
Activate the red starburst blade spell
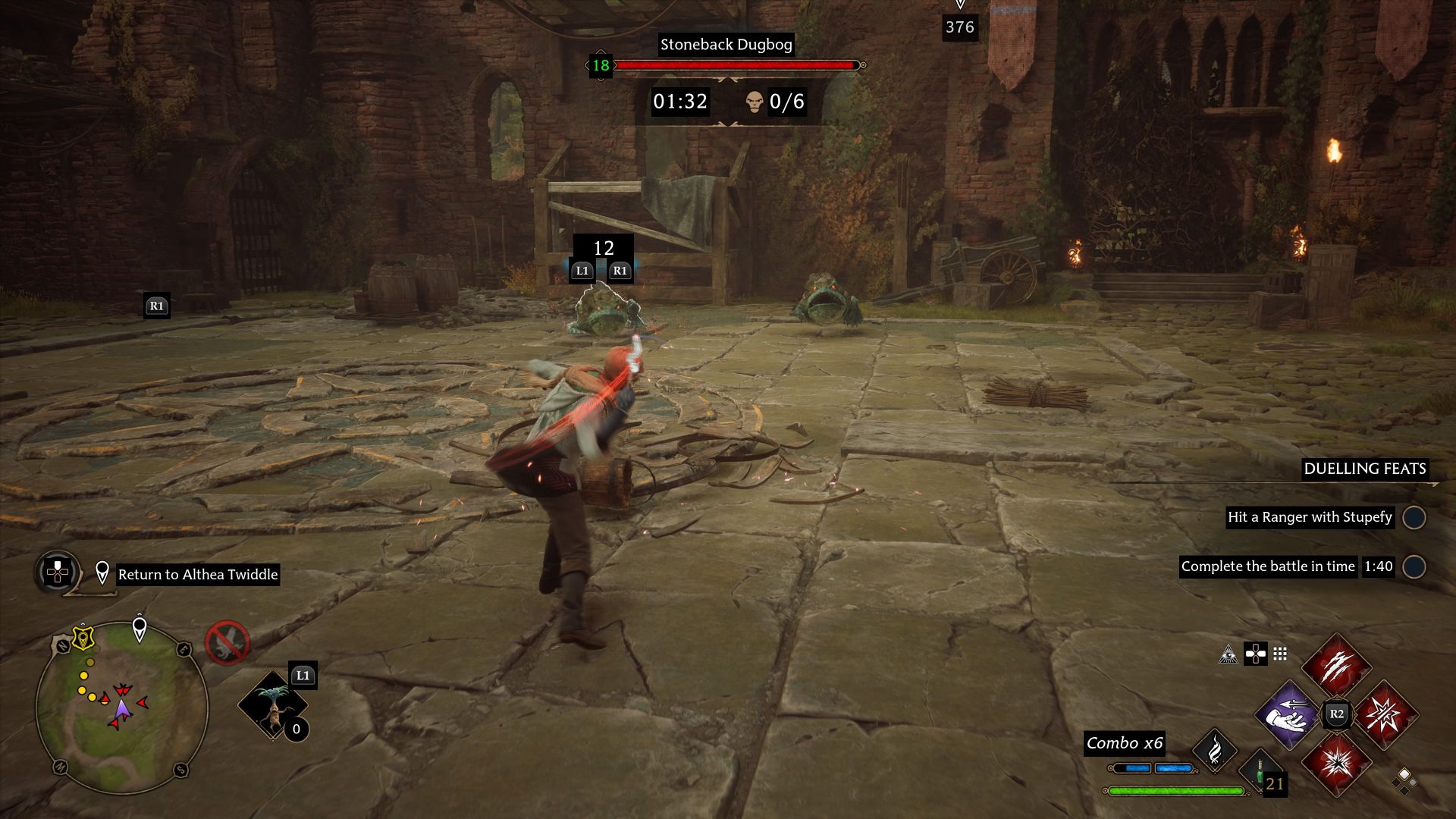coord(1385,714)
